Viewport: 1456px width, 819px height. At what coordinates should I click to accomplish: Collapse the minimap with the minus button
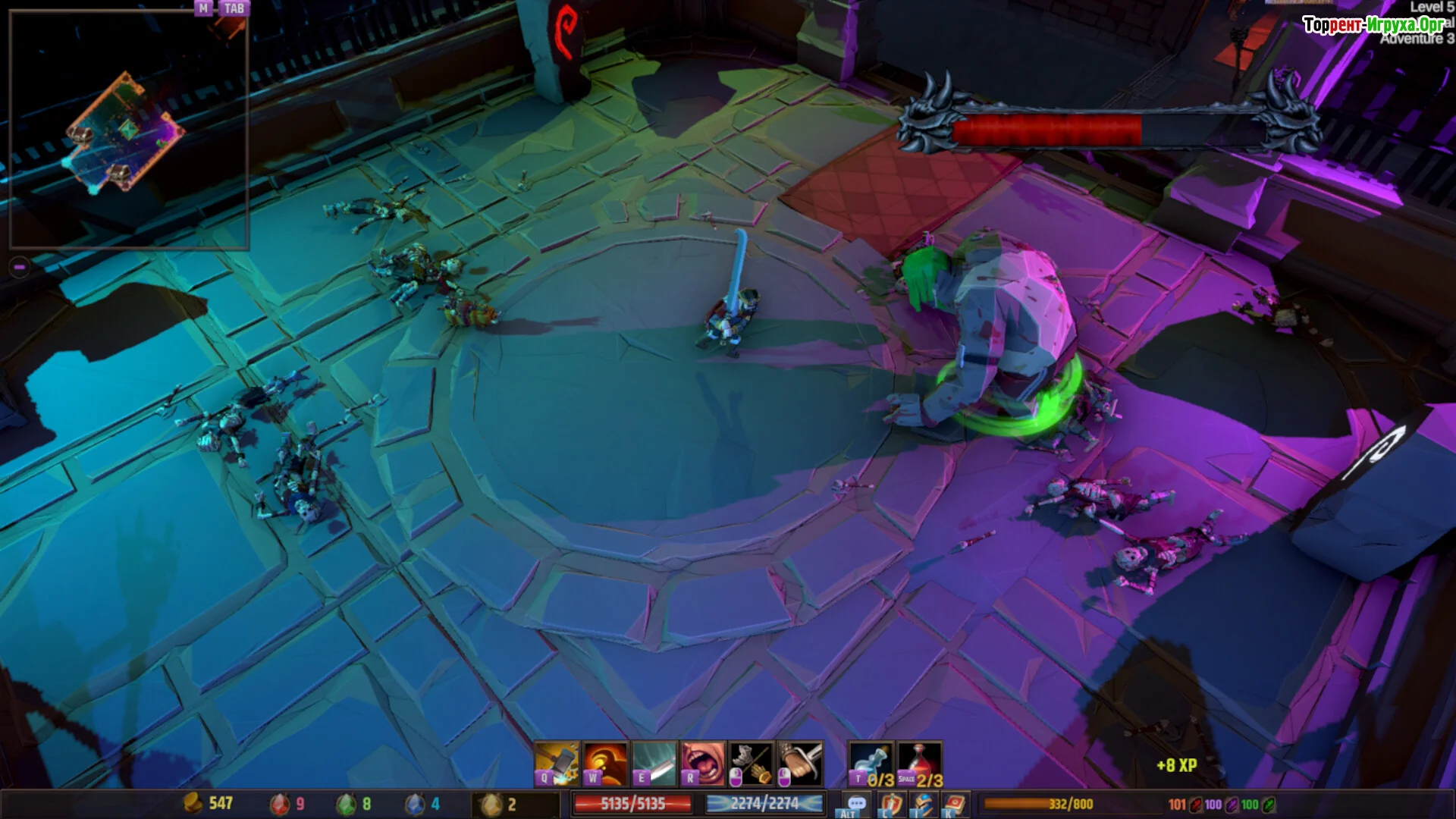tap(20, 267)
